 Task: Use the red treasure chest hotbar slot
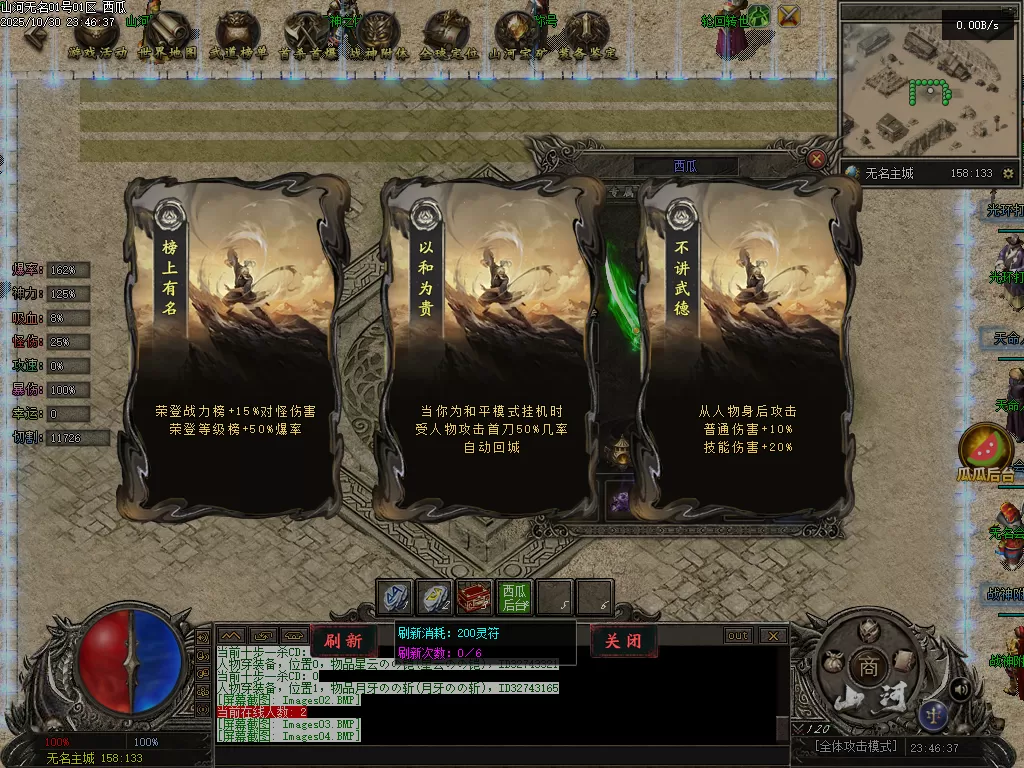(x=473, y=597)
